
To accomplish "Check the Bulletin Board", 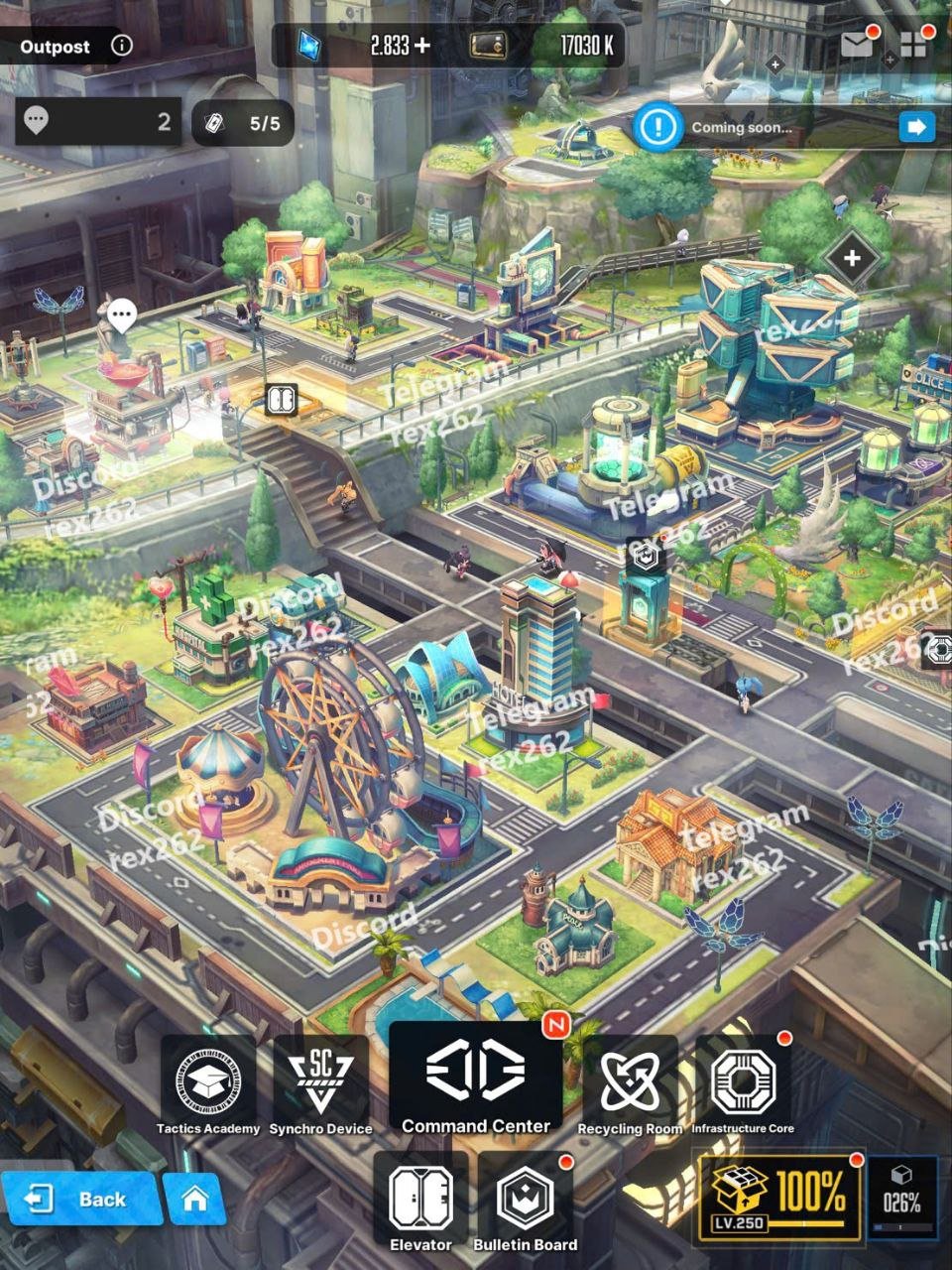I will pos(525,1201).
